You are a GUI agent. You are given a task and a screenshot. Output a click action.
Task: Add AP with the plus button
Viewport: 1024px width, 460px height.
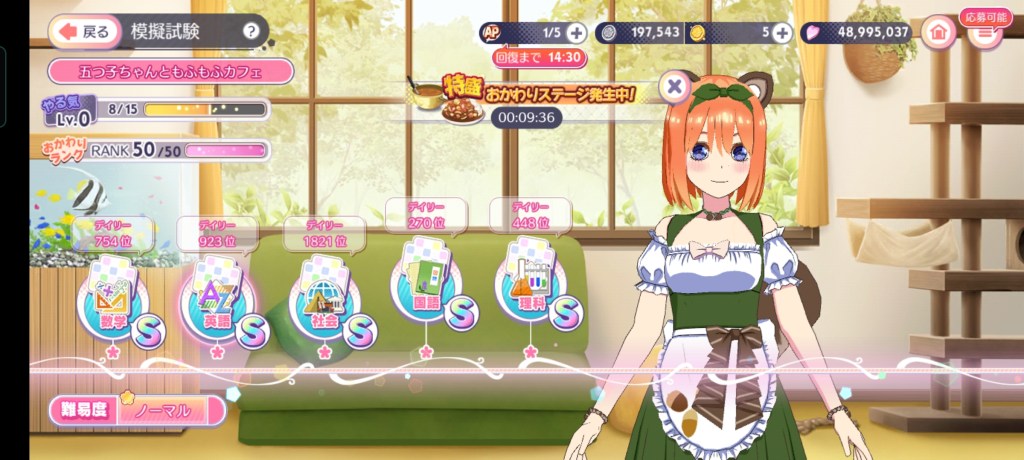[x=575, y=32]
